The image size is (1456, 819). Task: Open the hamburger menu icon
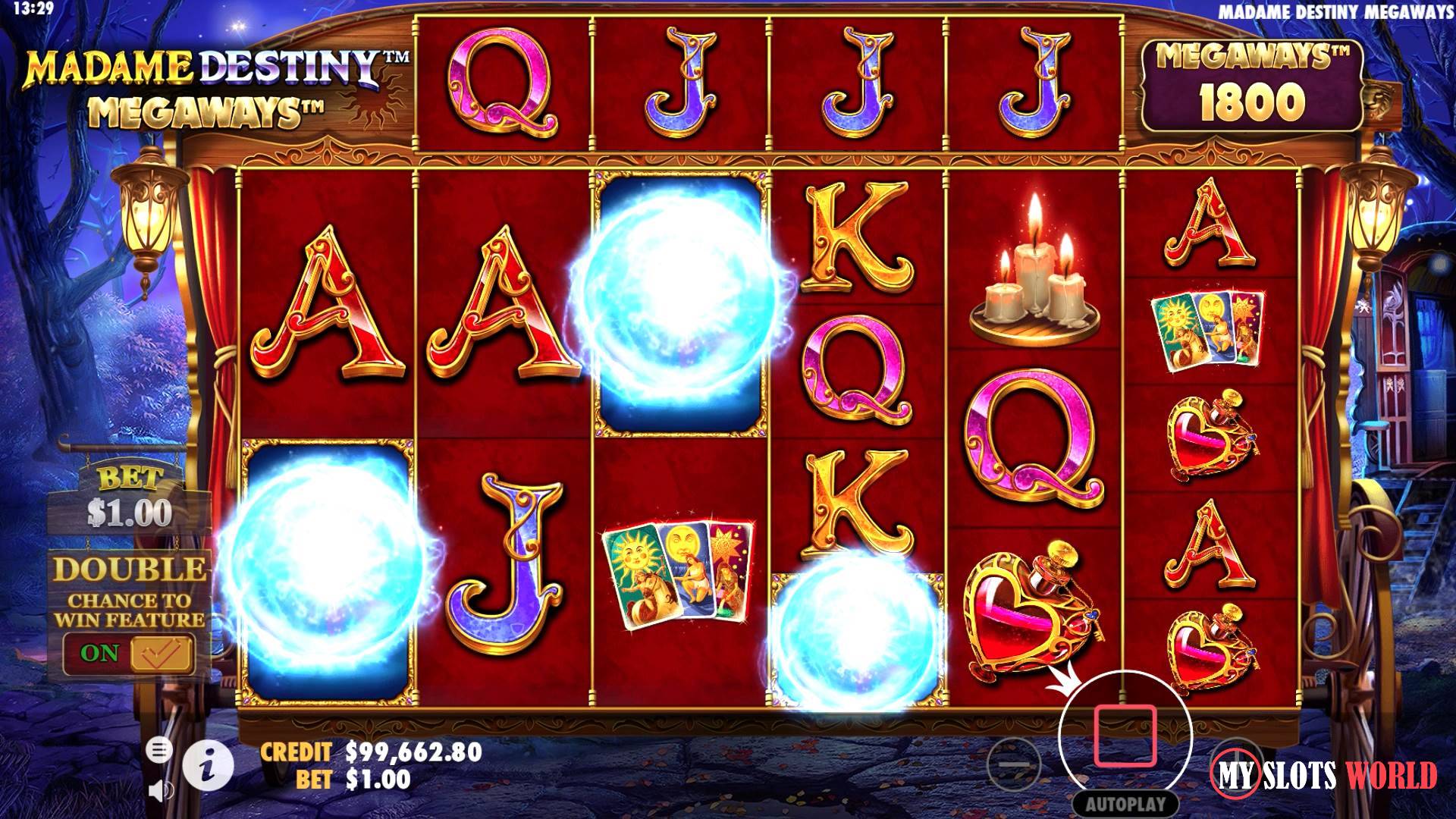(160, 752)
